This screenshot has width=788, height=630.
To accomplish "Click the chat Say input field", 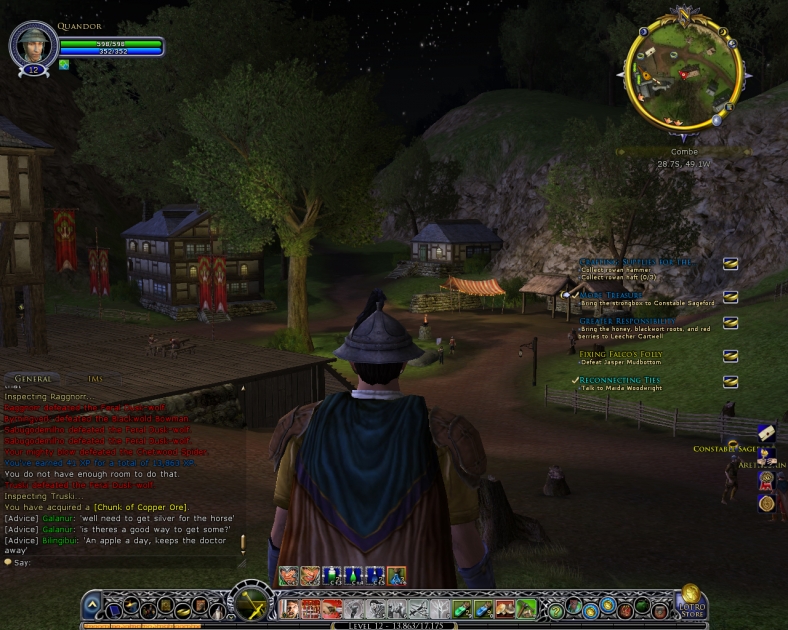I will point(120,562).
